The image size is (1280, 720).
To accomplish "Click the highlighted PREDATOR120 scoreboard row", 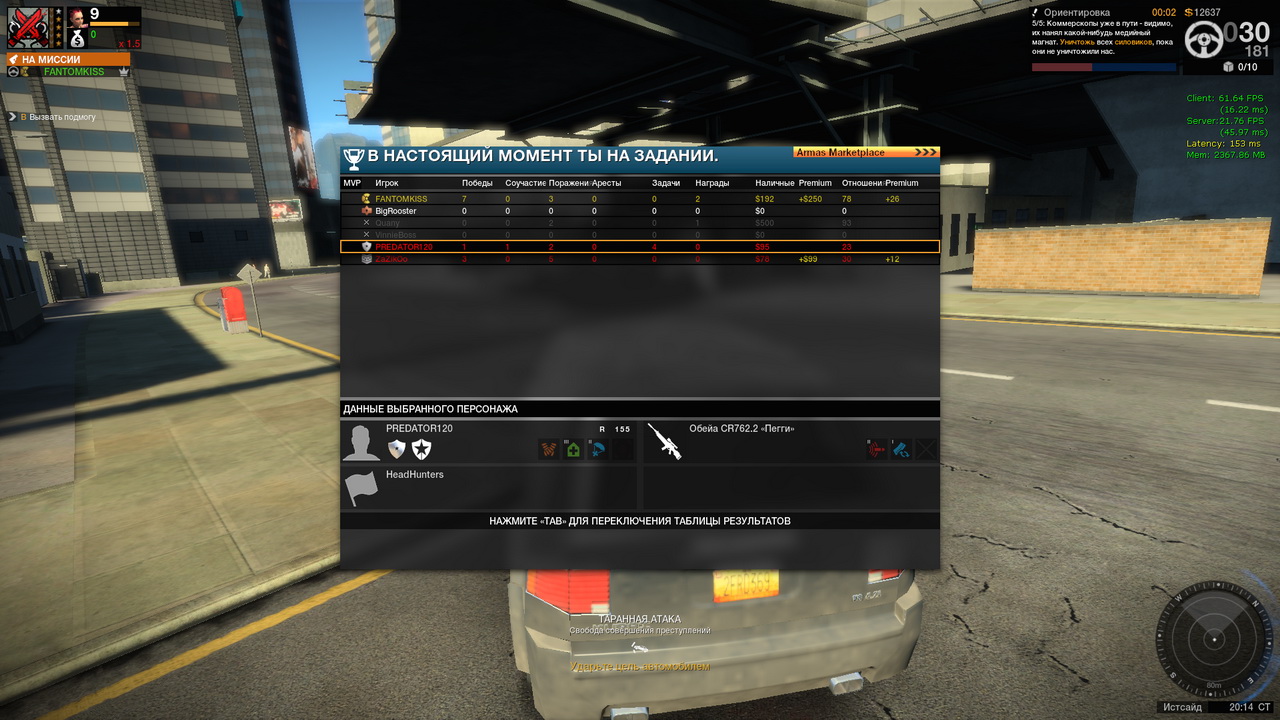I will click(x=640, y=247).
